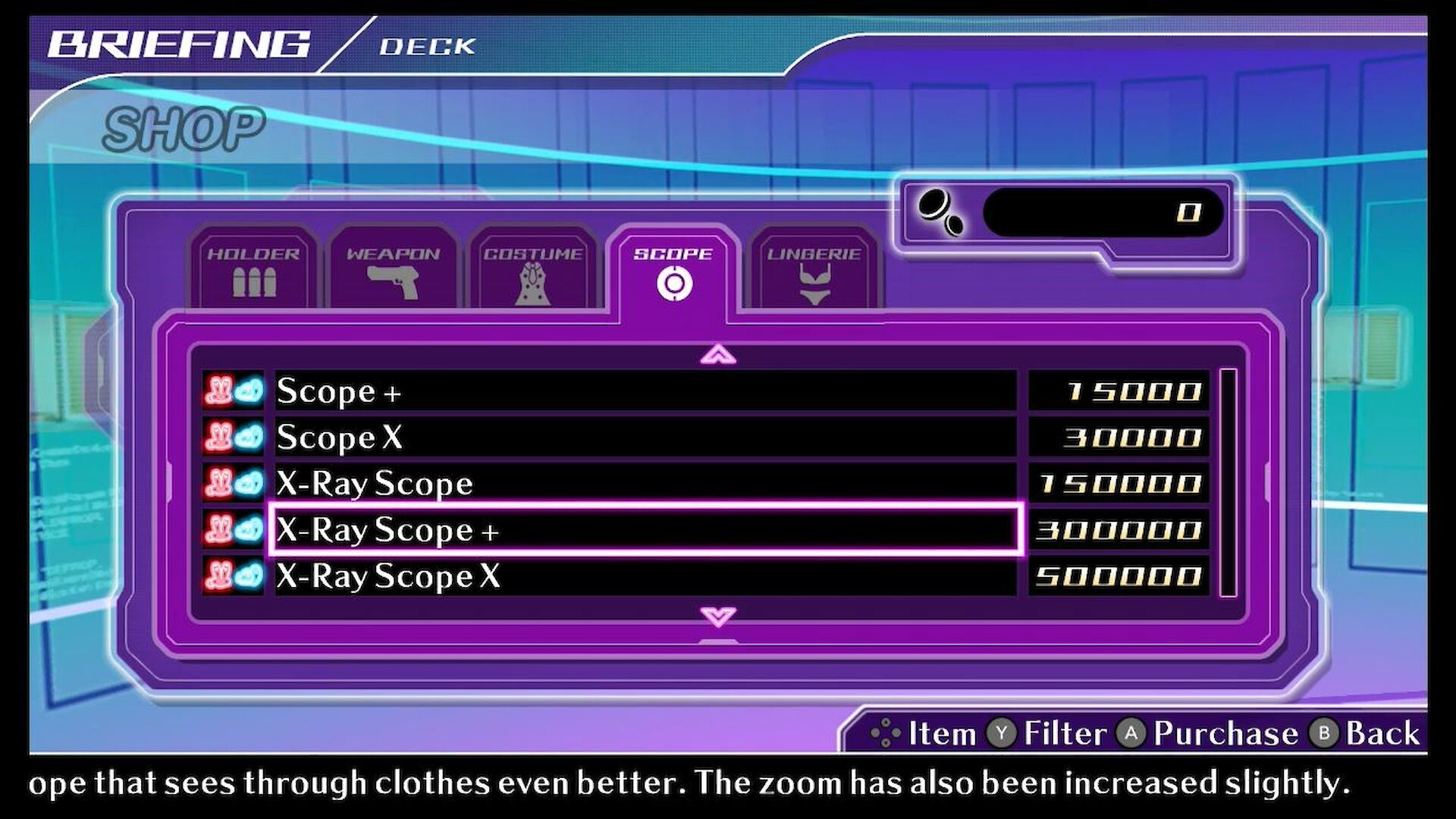This screenshot has width=1456, height=819.
Task: Open the Weapon shop category
Action: click(x=393, y=270)
